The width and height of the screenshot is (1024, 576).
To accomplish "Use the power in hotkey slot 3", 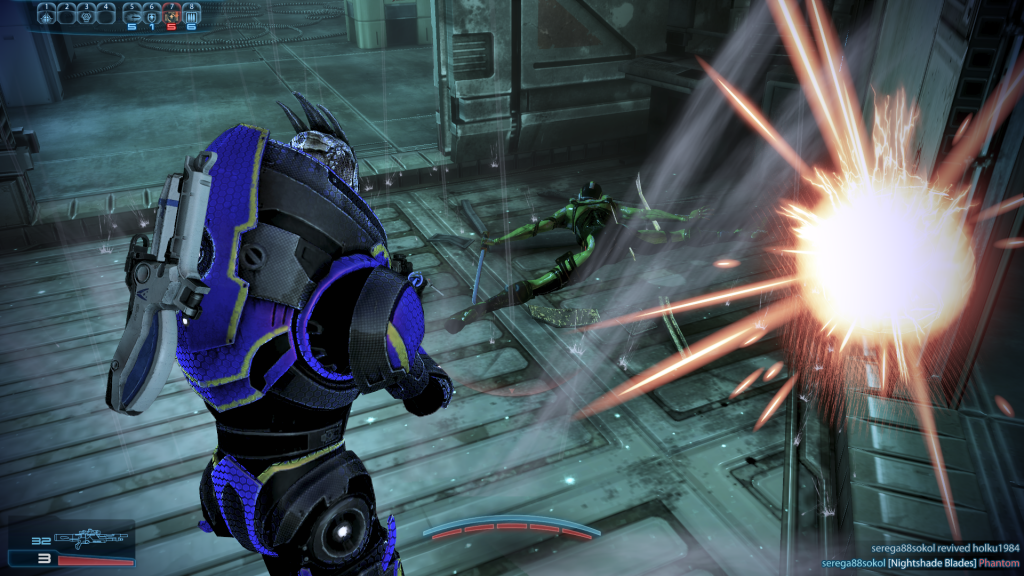I will pyautogui.click(x=87, y=14).
